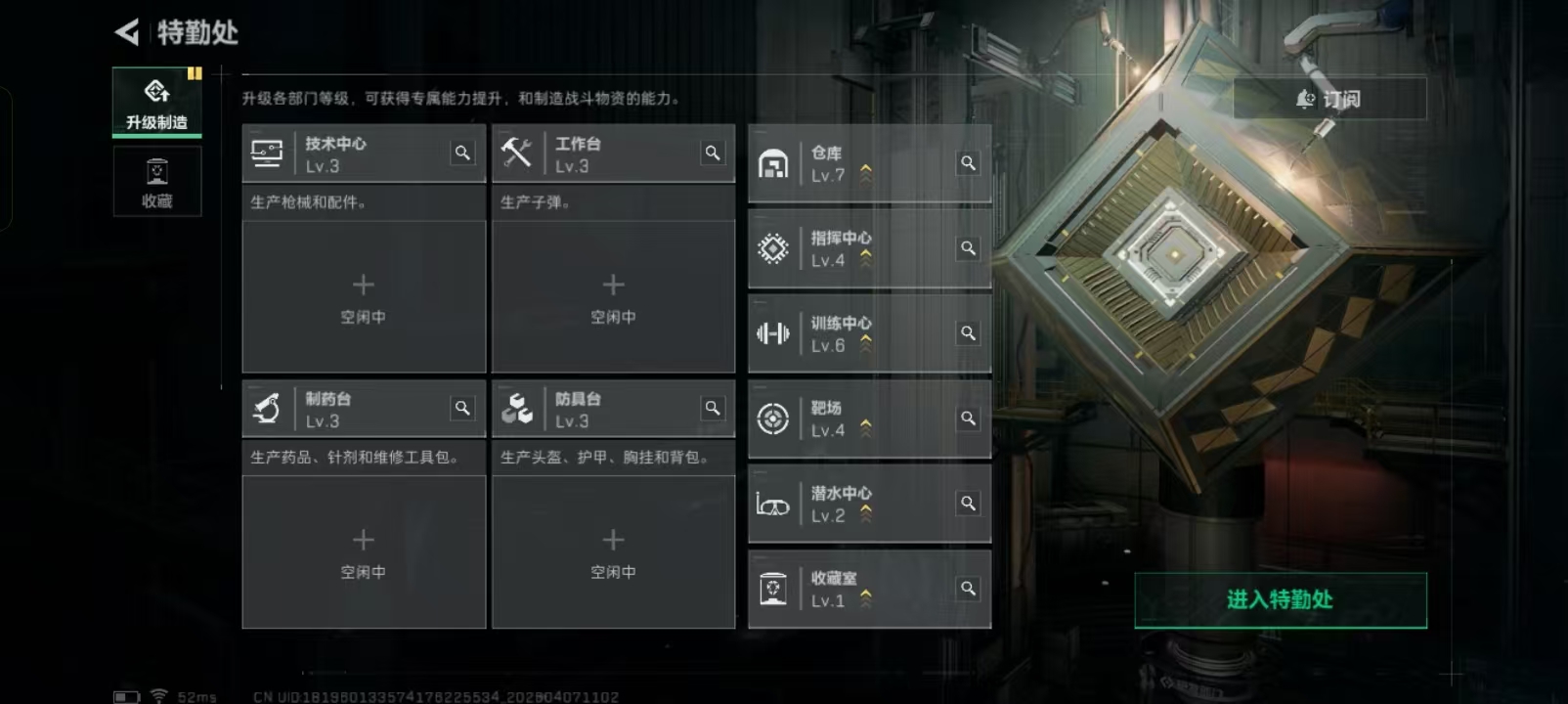This screenshot has width=1568, height=704.
Task: Inspect 防具台 with its magnifier icon
Action: [713, 408]
